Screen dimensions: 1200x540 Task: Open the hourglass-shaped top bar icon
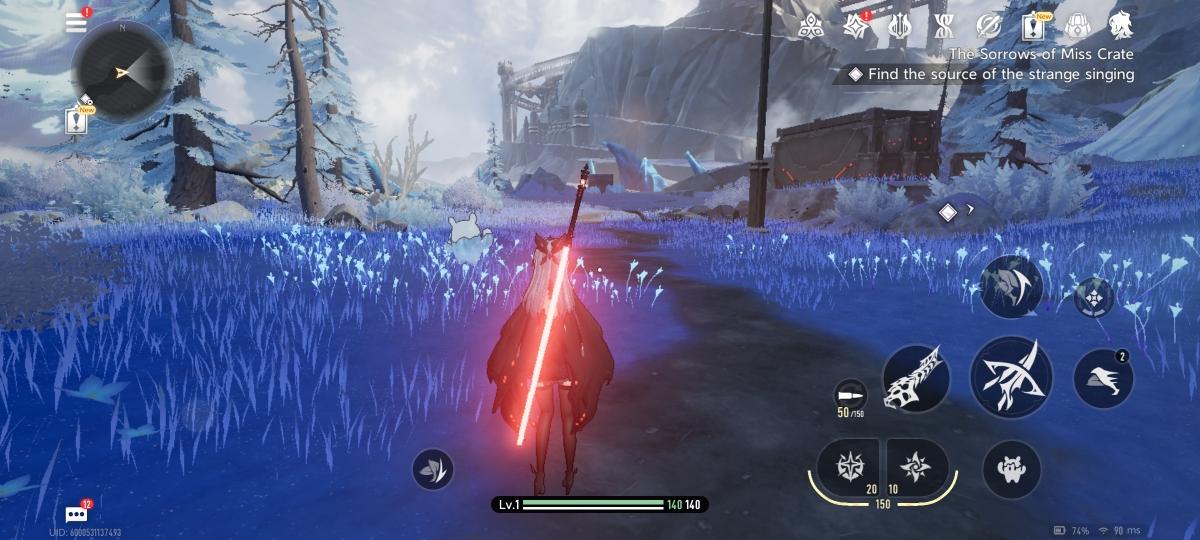942,27
